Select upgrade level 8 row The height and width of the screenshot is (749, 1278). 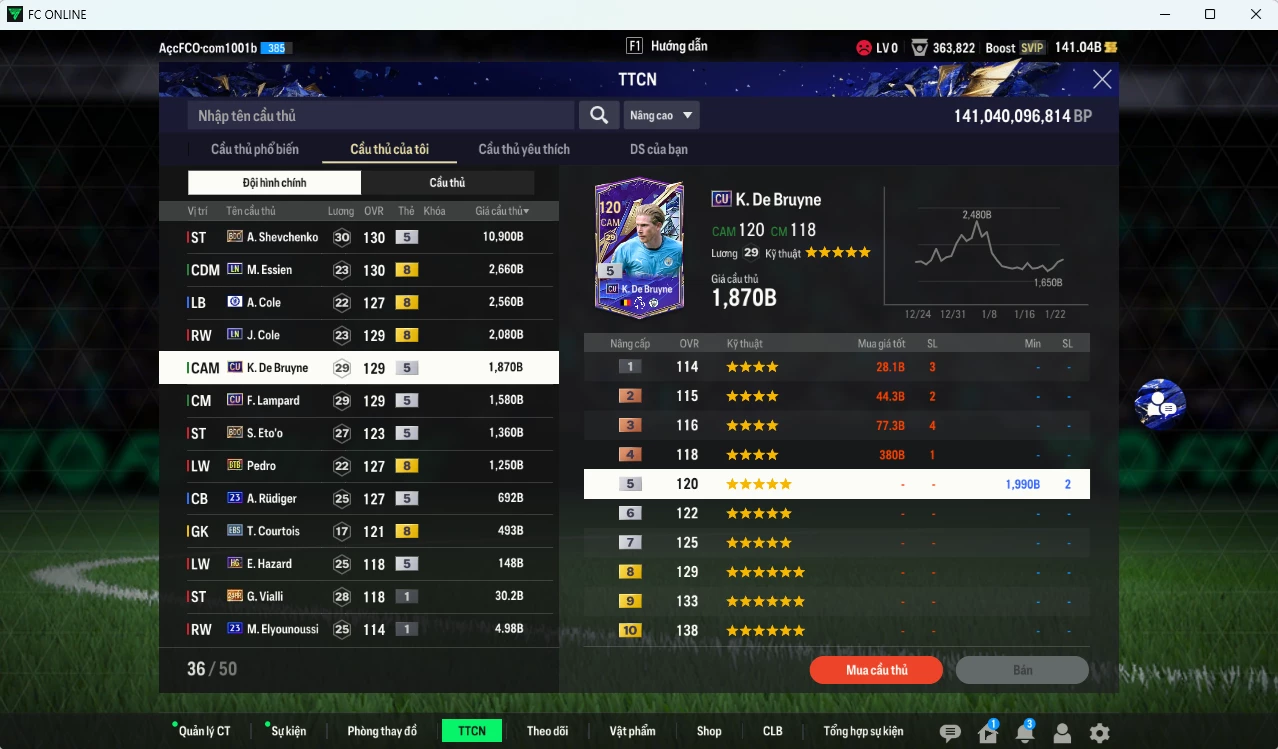pos(836,572)
